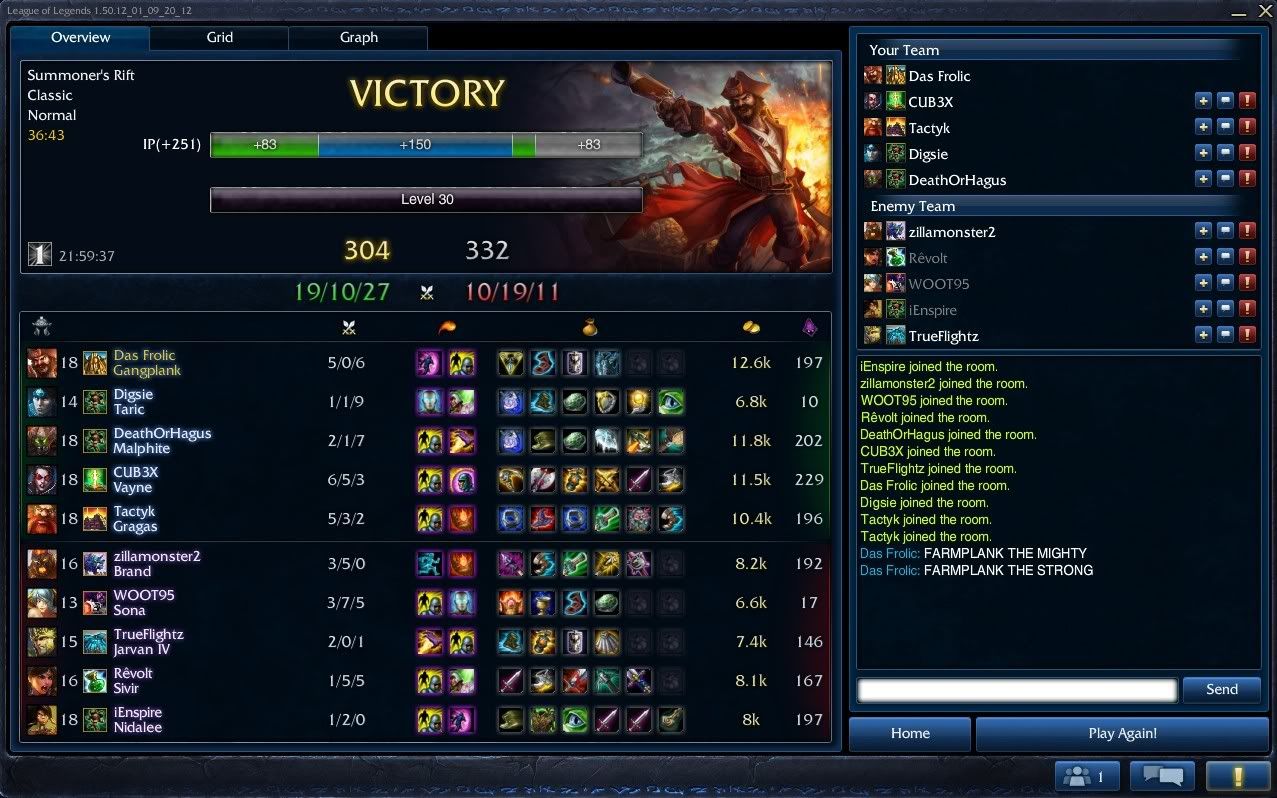
Task: Open the chat bubbles button
Action: [x=1162, y=776]
